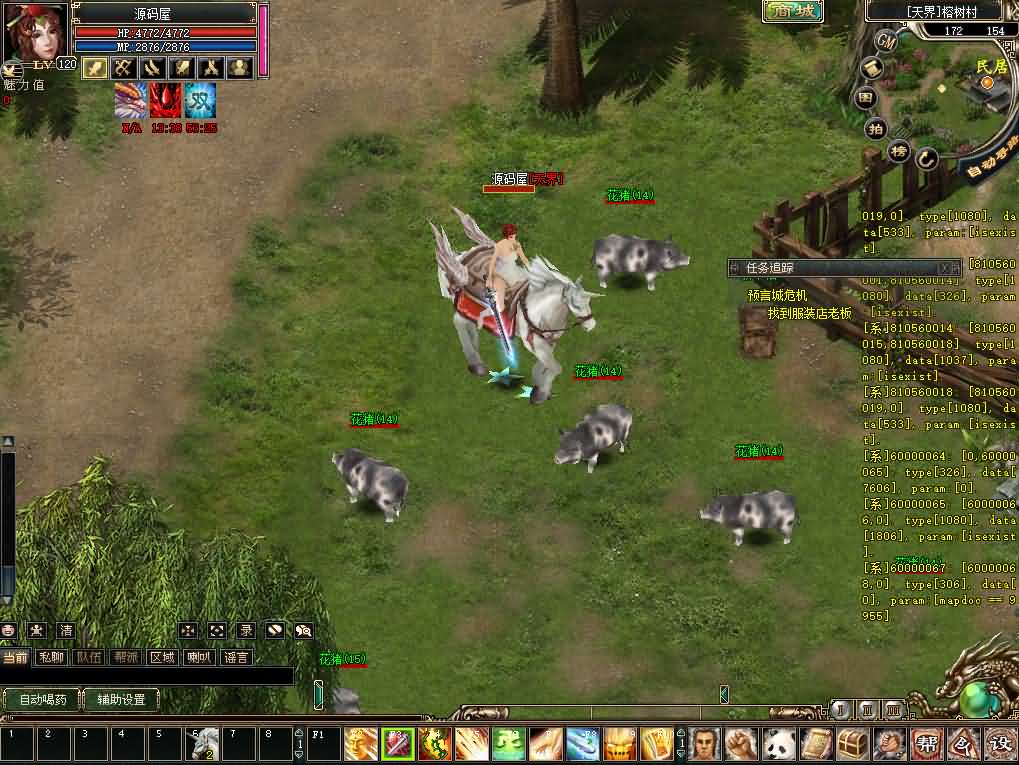Switch to the 区域 chat tab
The width and height of the screenshot is (1019, 765).
[162, 657]
